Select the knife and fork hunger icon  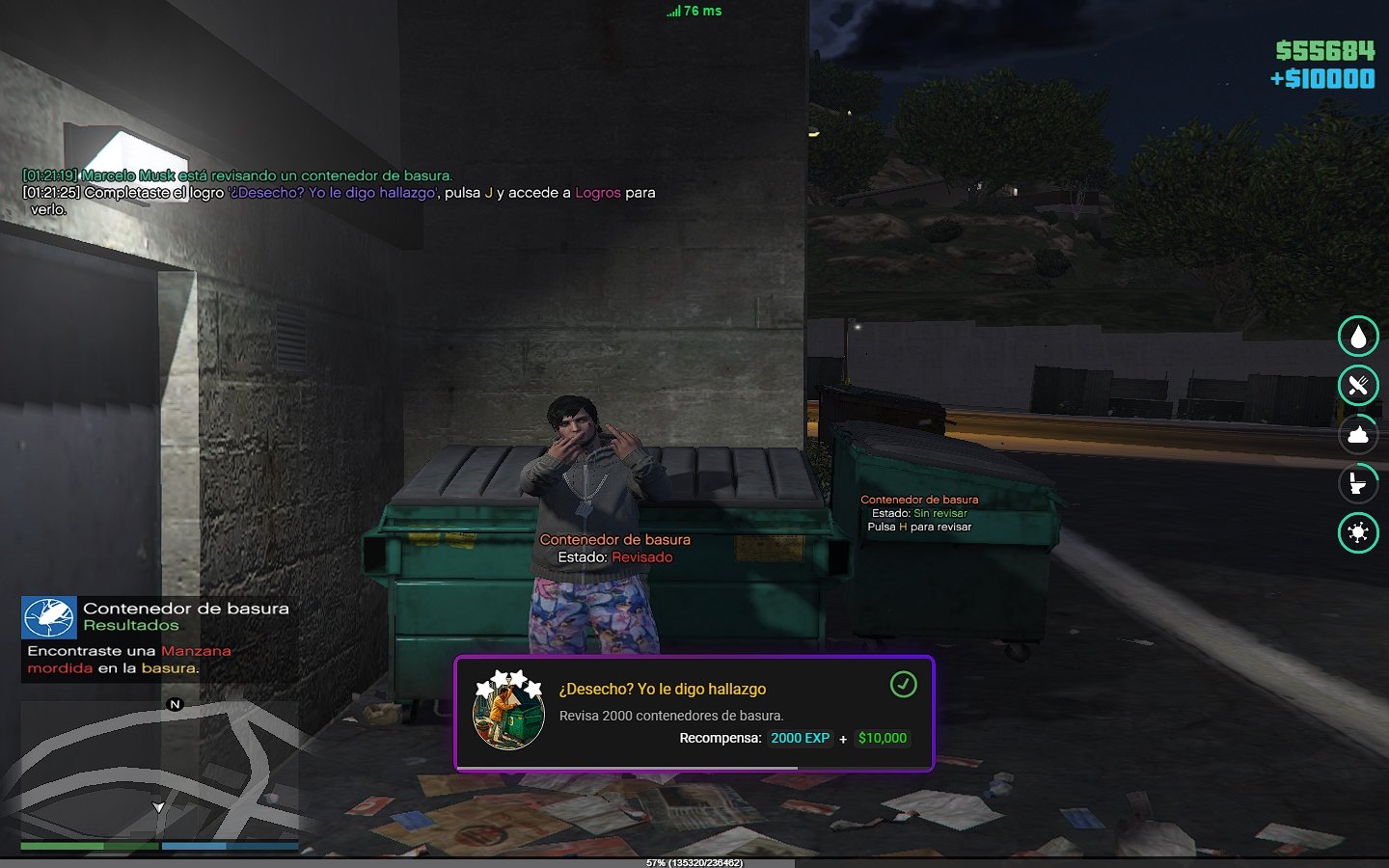point(1358,386)
